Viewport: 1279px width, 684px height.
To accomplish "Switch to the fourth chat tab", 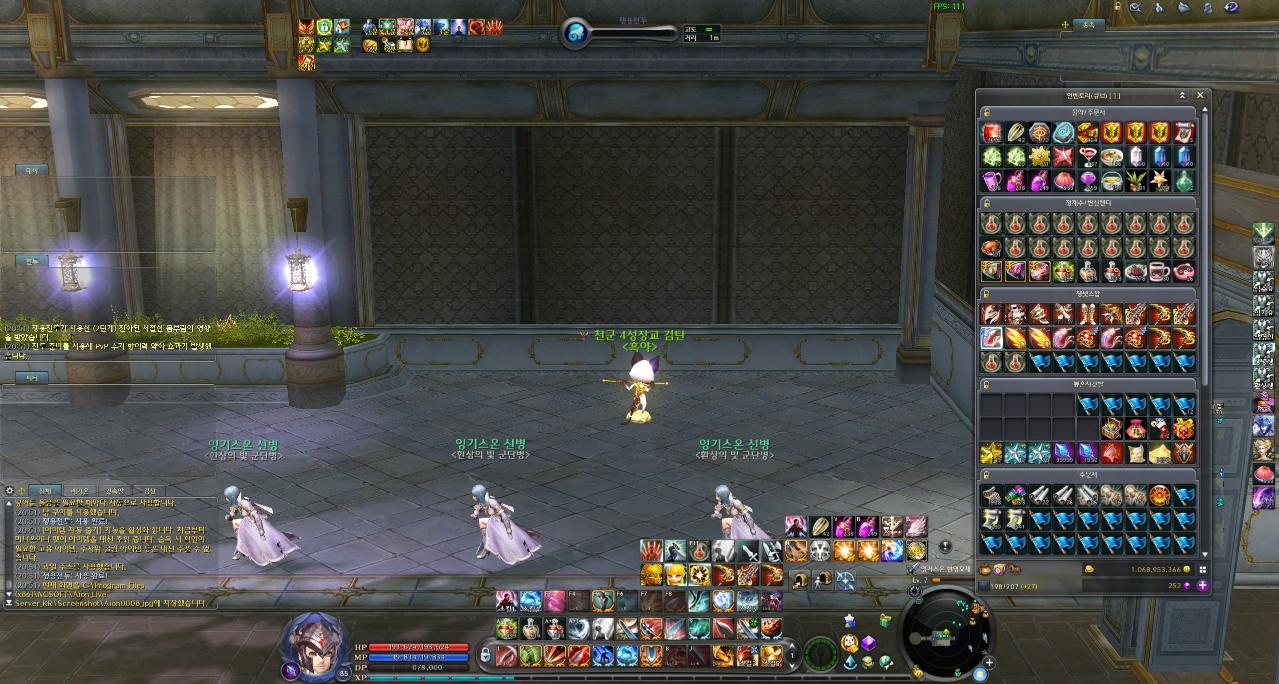I will point(150,491).
